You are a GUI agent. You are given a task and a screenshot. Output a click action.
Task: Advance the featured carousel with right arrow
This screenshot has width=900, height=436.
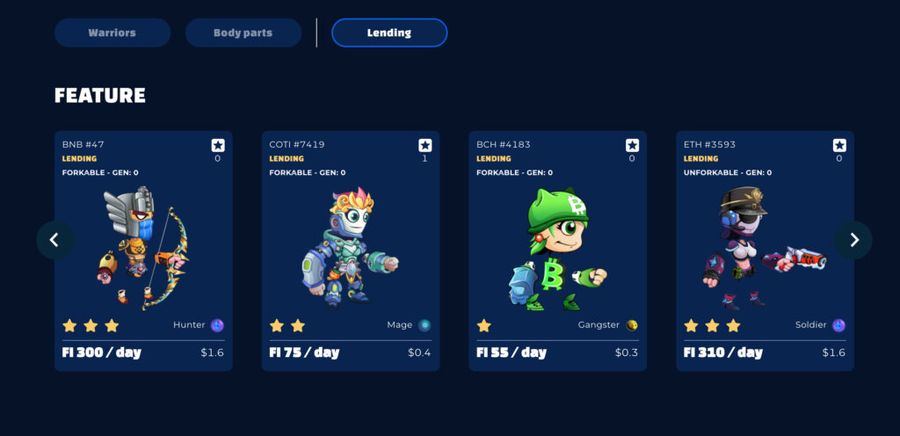pyautogui.click(x=853, y=240)
